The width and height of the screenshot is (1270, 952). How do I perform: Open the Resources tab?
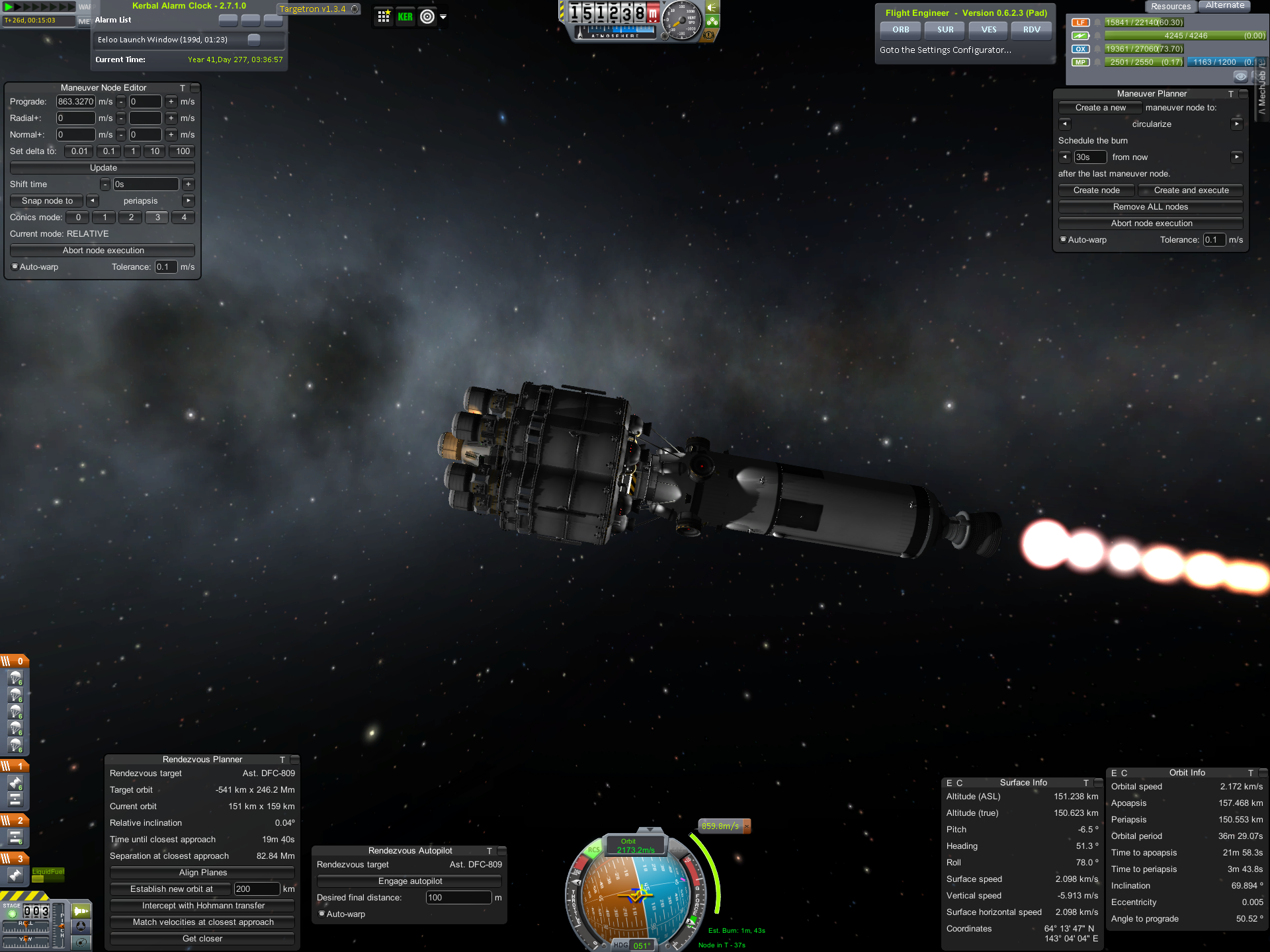(1170, 7)
